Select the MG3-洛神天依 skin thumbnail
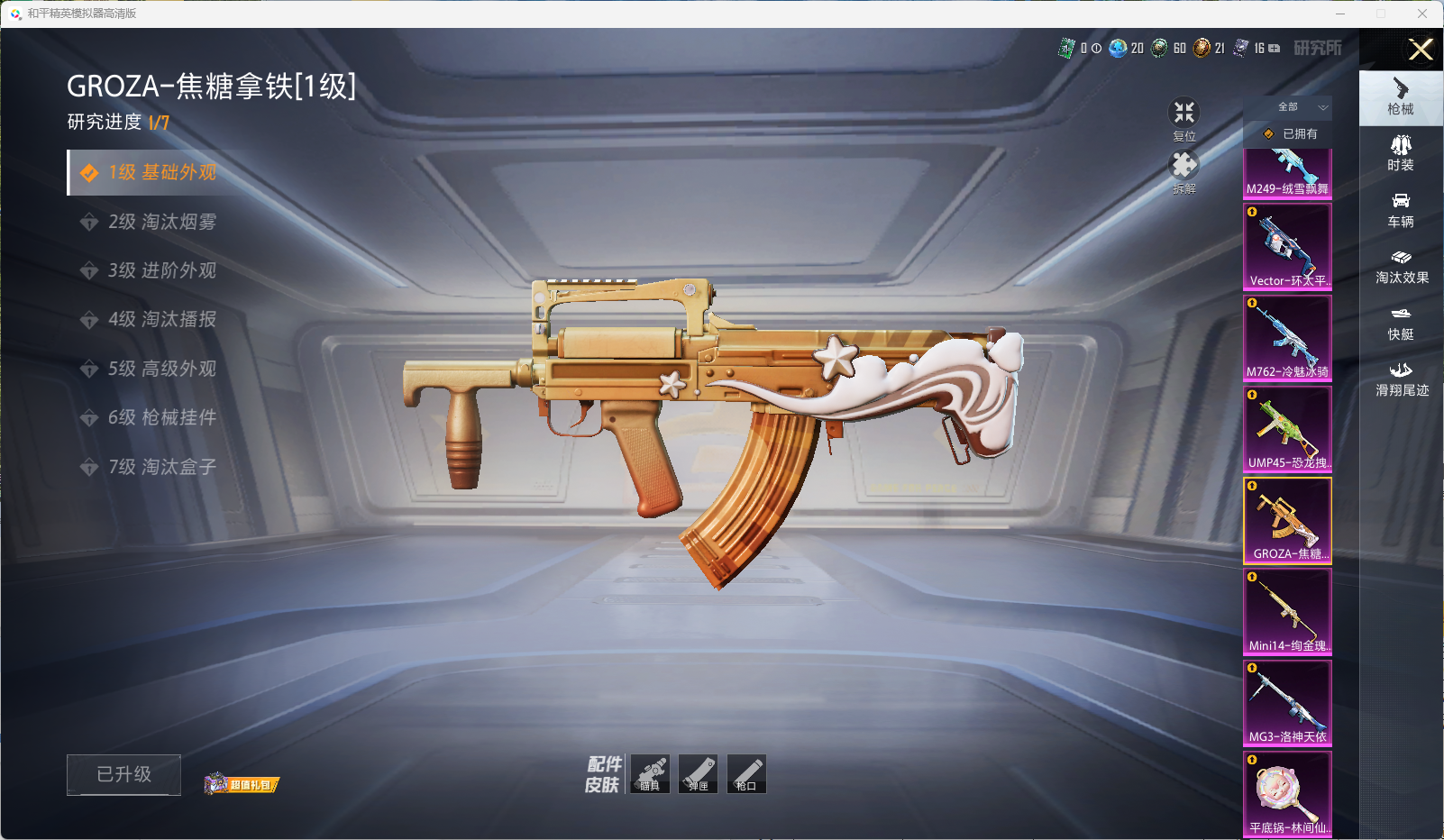This screenshot has width=1444, height=840. click(1287, 703)
